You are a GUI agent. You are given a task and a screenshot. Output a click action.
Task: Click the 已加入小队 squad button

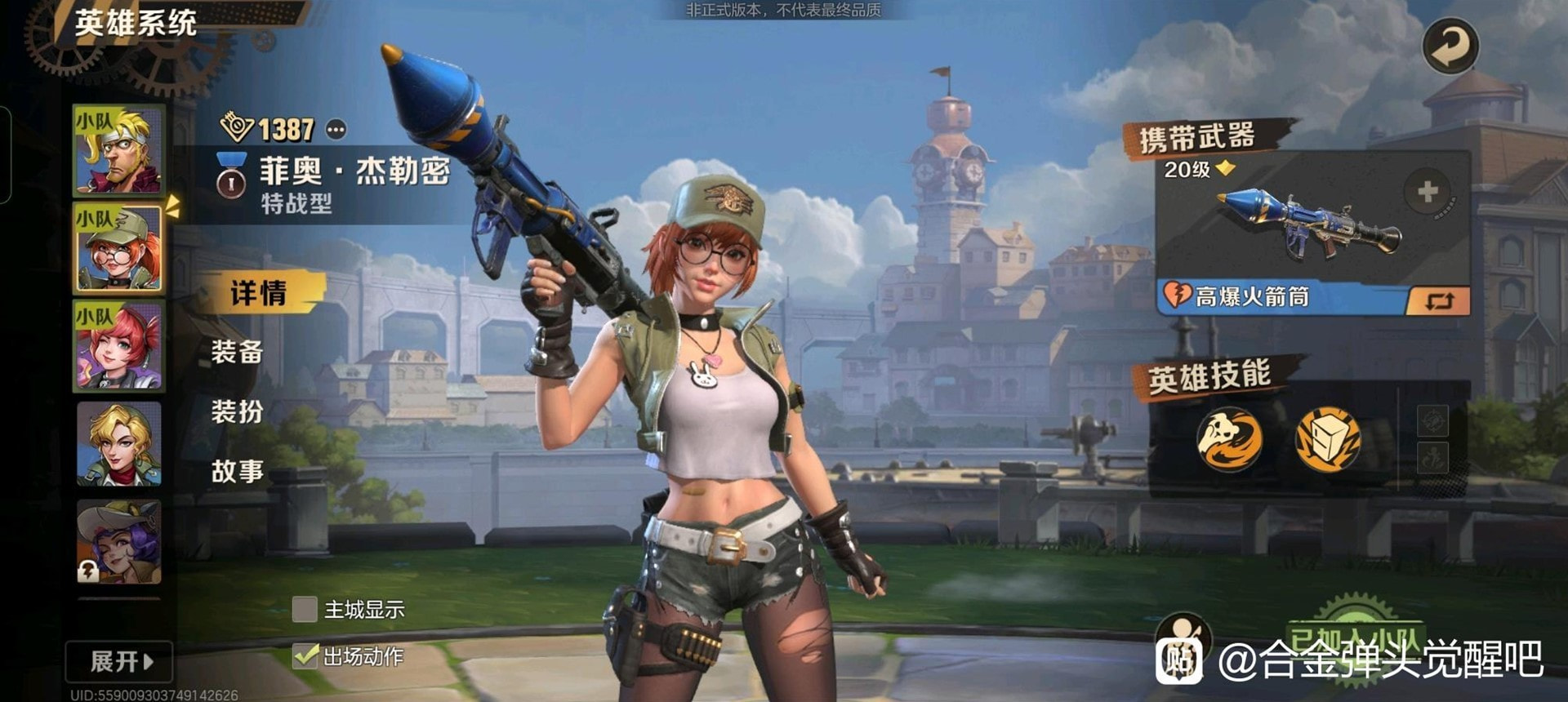[x=1354, y=641]
